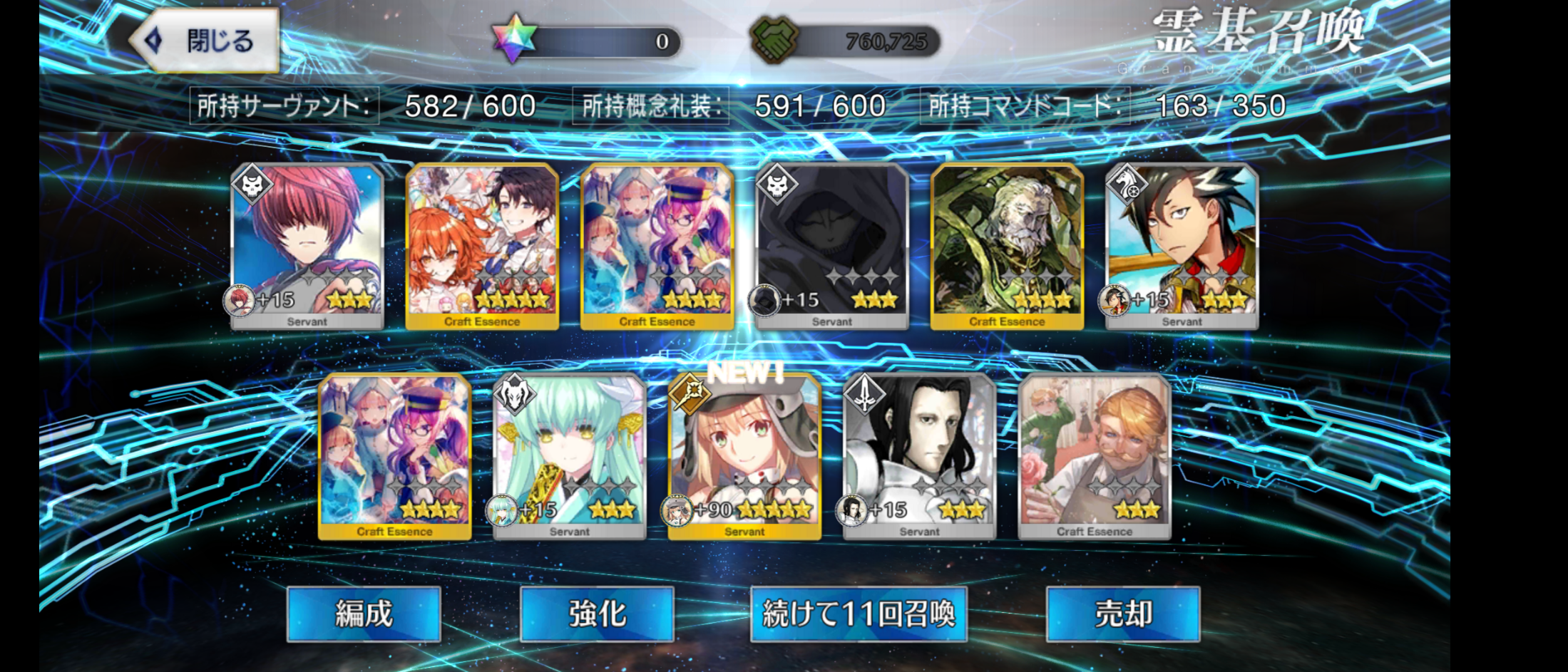
Task: Inspect the five-star orange-haired Craft Essence
Action: click(482, 246)
